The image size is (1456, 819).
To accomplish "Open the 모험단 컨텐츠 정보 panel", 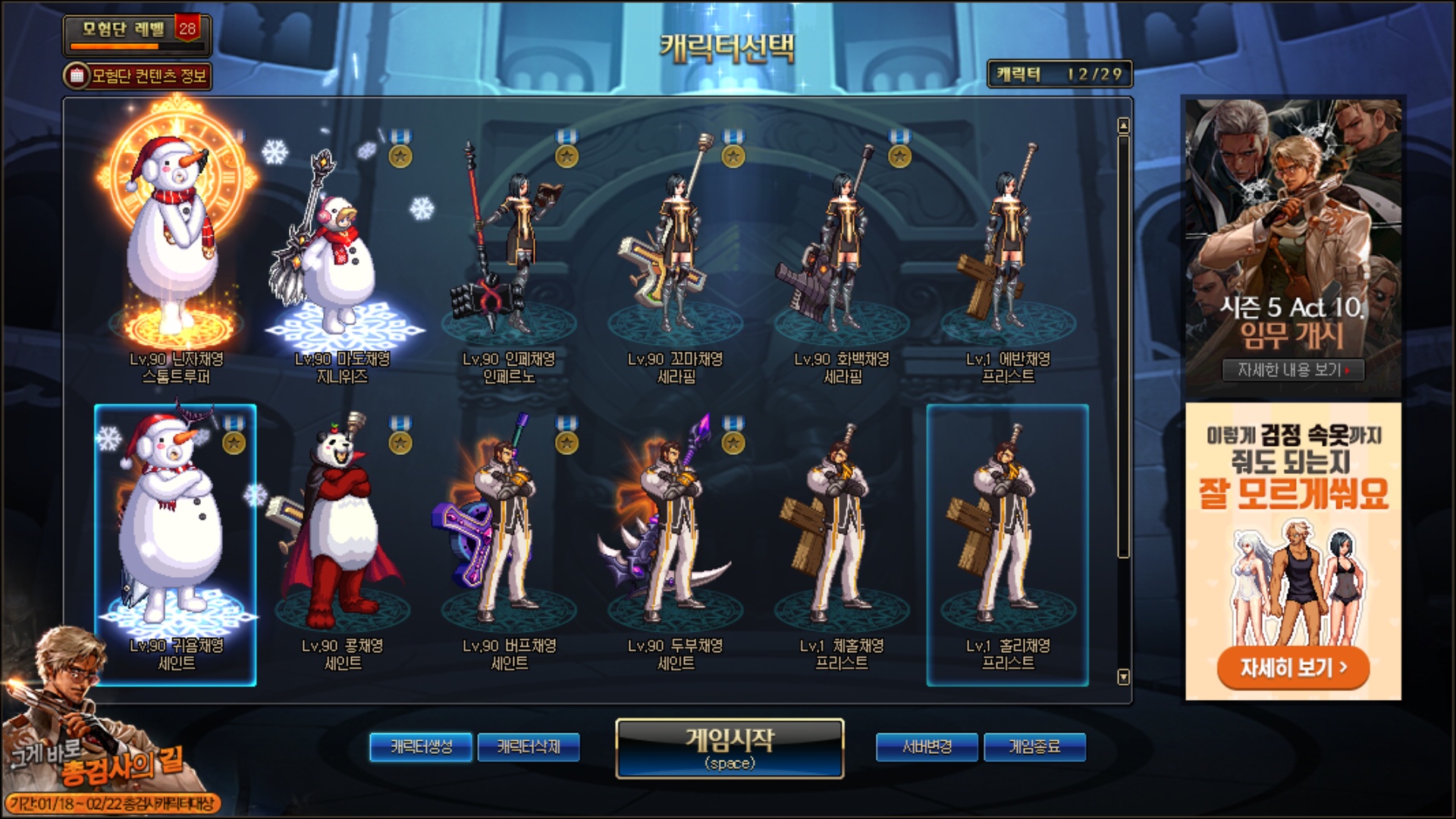I will 137,76.
